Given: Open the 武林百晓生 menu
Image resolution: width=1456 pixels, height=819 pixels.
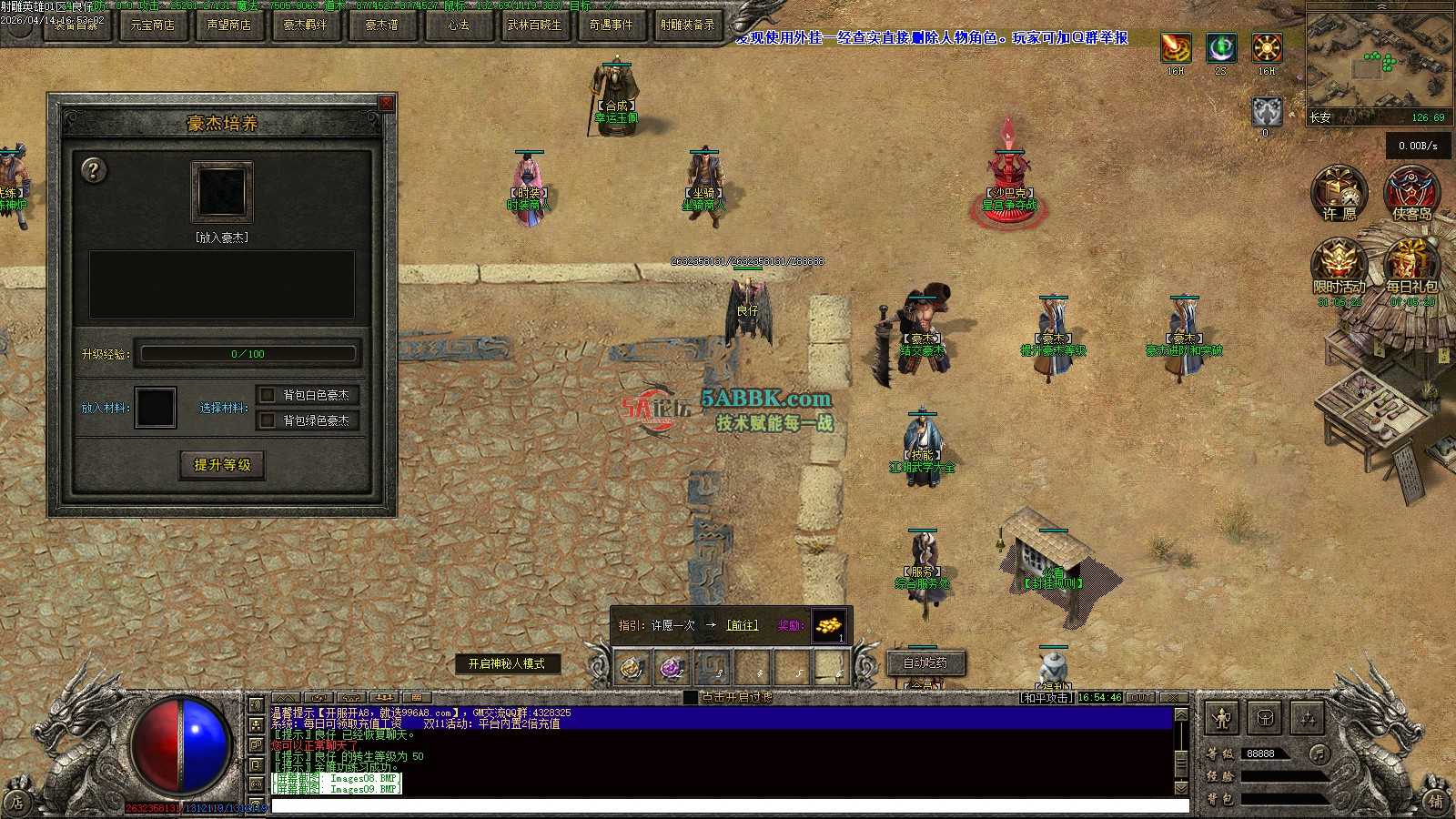Looking at the screenshot, I should pyautogui.click(x=534, y=25).
